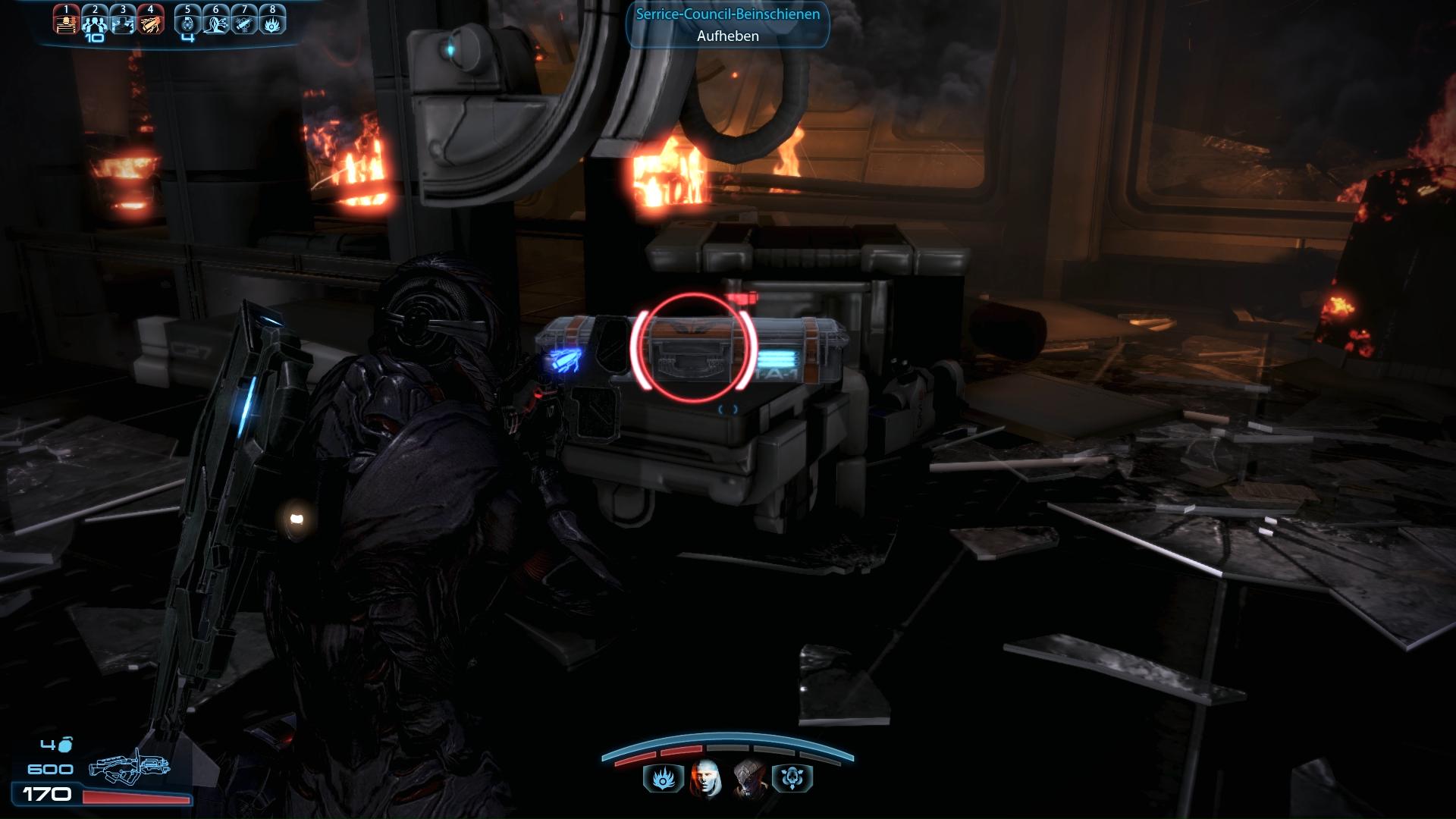Enable the Cryo Ammo snowflake bullet power
Screen dimensions: 1456x819
click(244, 21)
